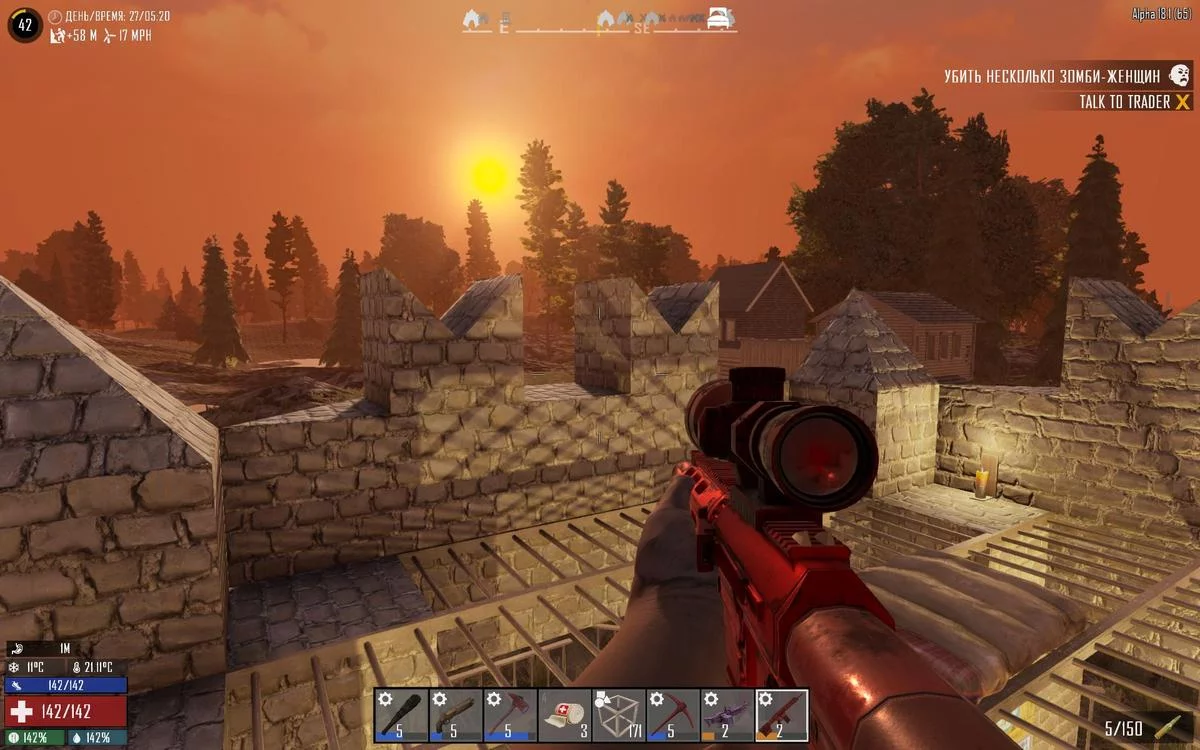Screen dimensions: 1200x750
Task: Switch to the pickaxe in the hotbar
Action: click(x=672, y=715)
